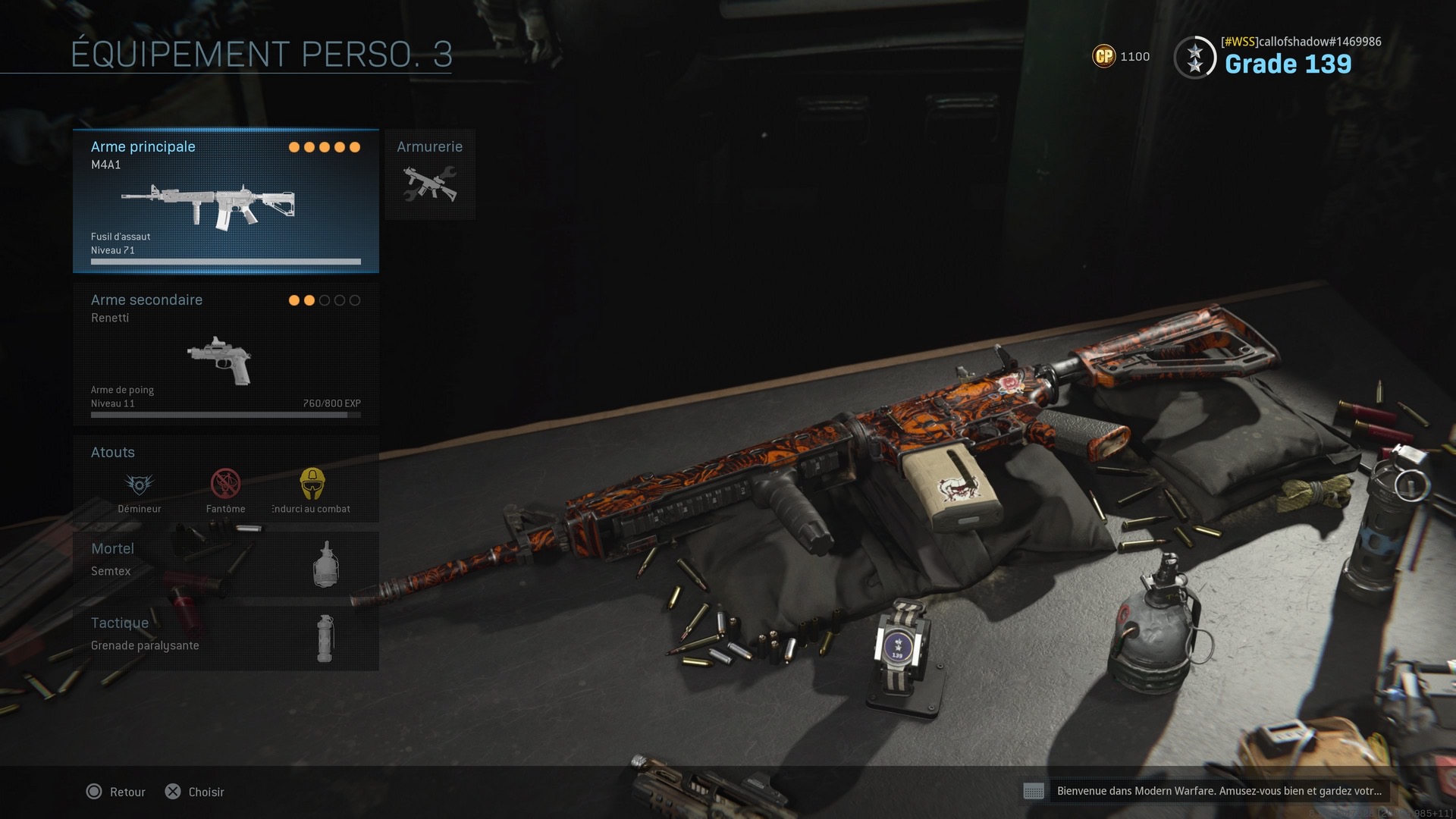Click the Endurci au combat perk
This screenshot has height=819, width=1456.
312,485
